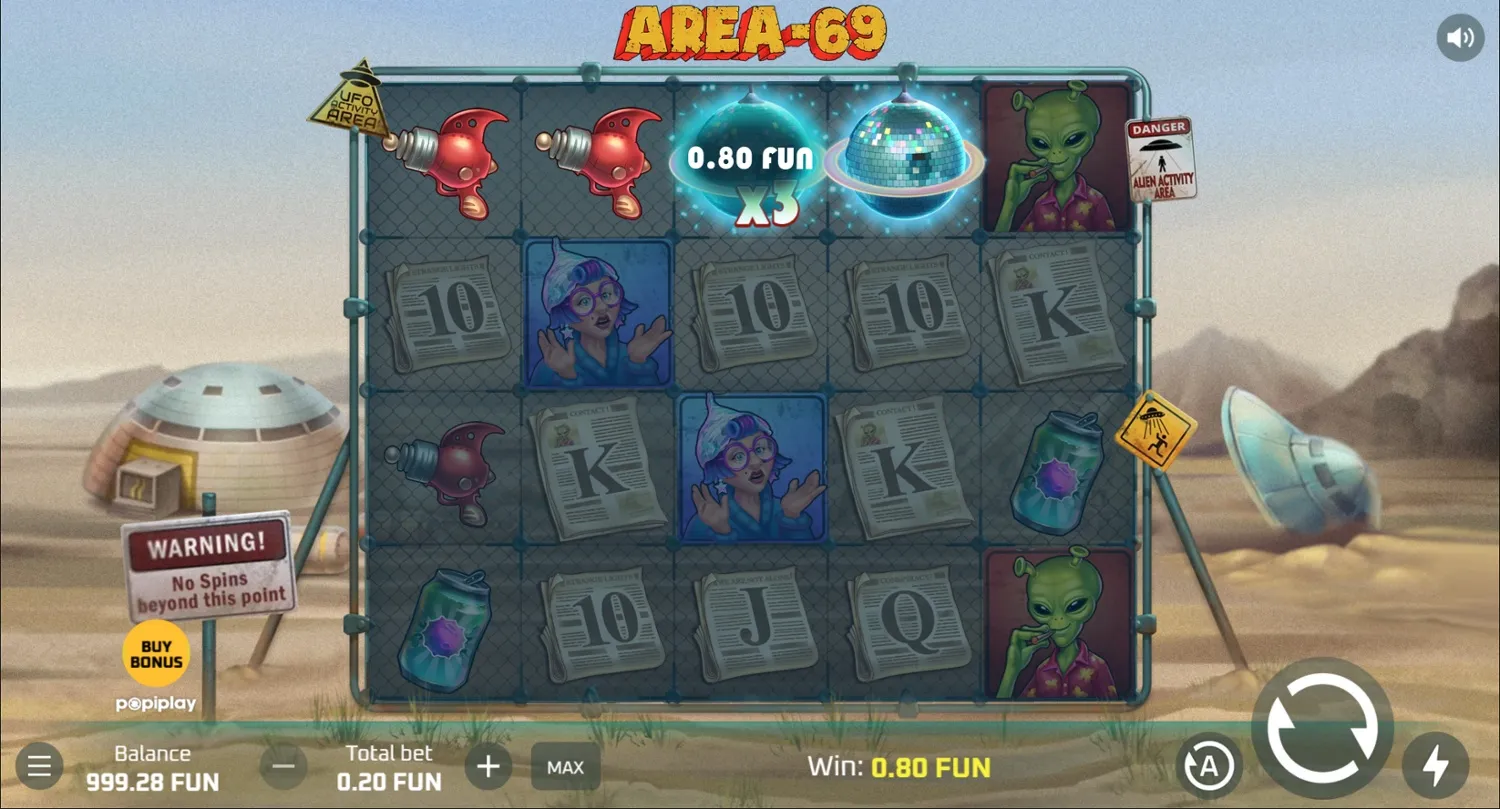The width and height of the screenshot is (1500, 809).
Task: Click the alien symbol on the rightmost reel
Action: click(x=1057, y=160)
